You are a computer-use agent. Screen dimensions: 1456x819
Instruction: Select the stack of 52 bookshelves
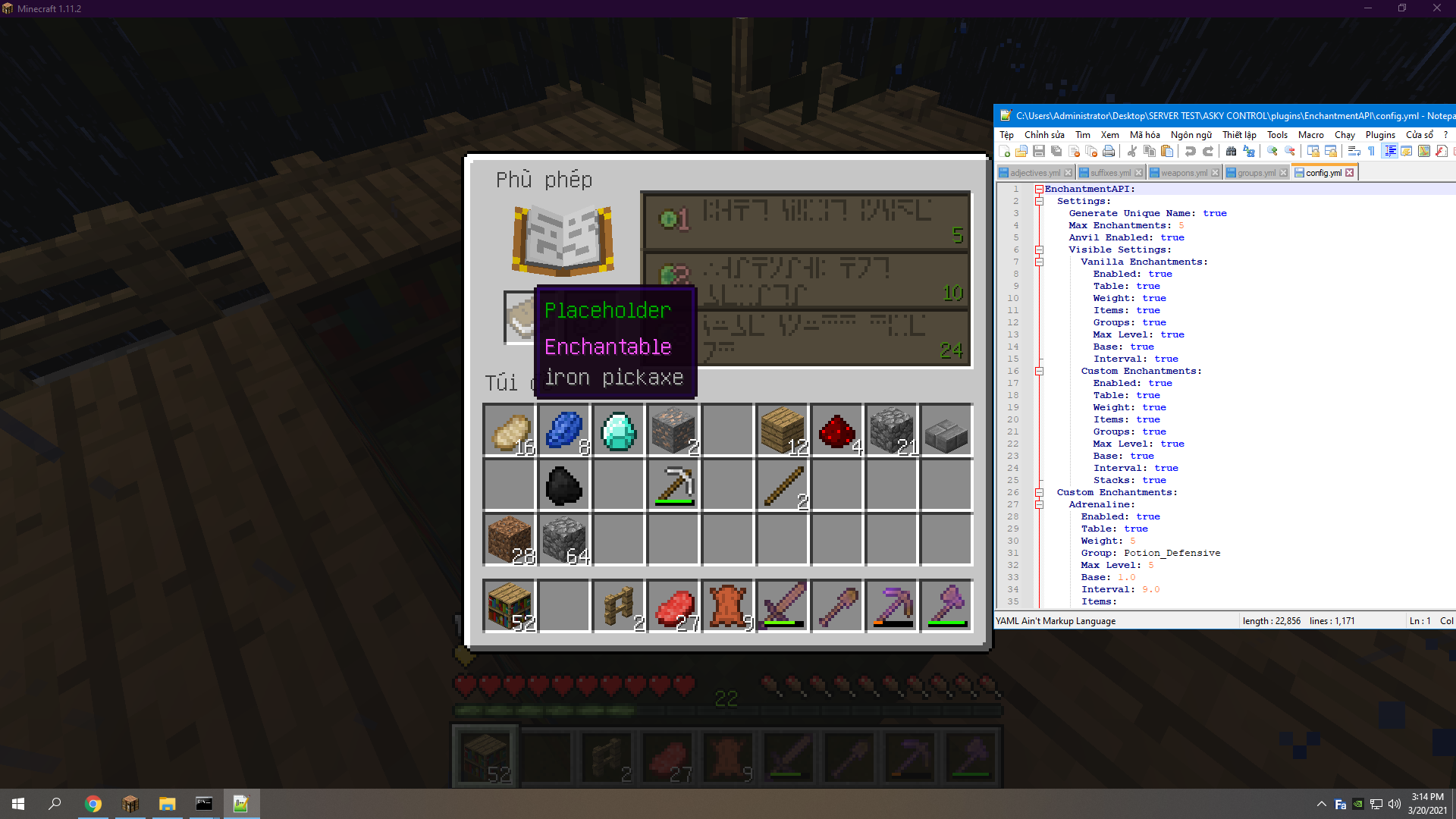click(510, 605)
